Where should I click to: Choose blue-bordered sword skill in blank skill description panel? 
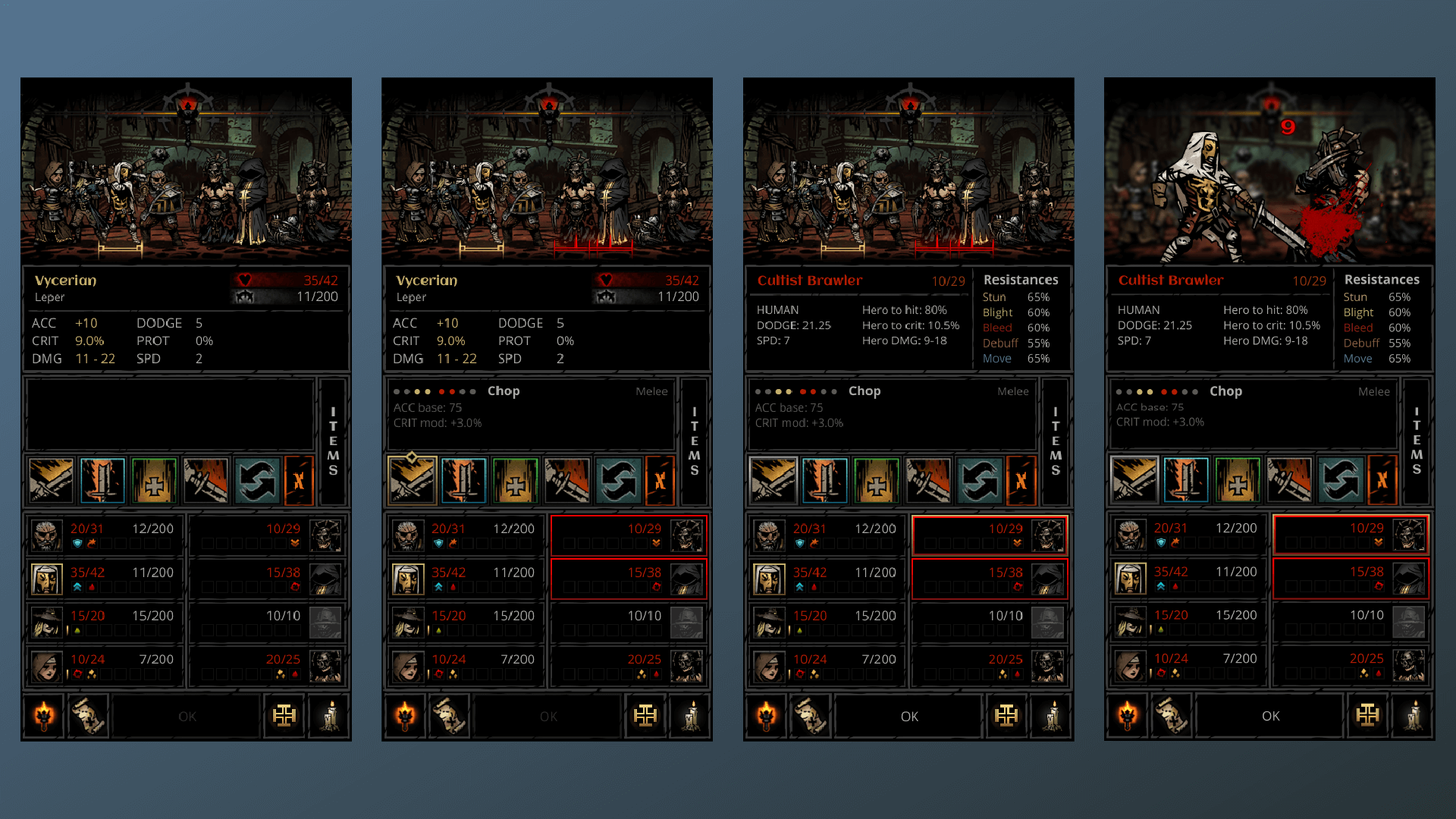[102, 481]
